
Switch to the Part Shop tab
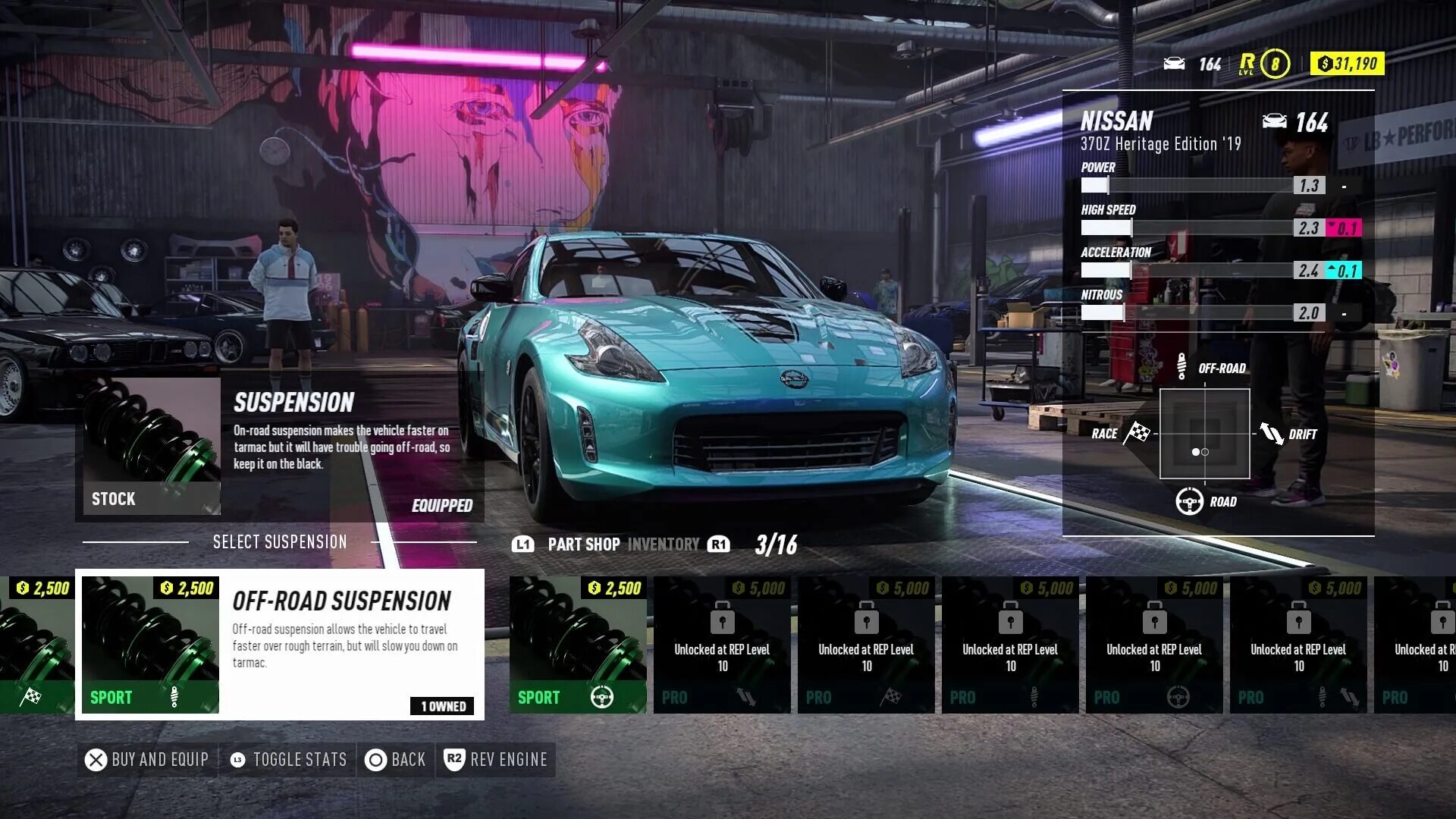point(583,544)
